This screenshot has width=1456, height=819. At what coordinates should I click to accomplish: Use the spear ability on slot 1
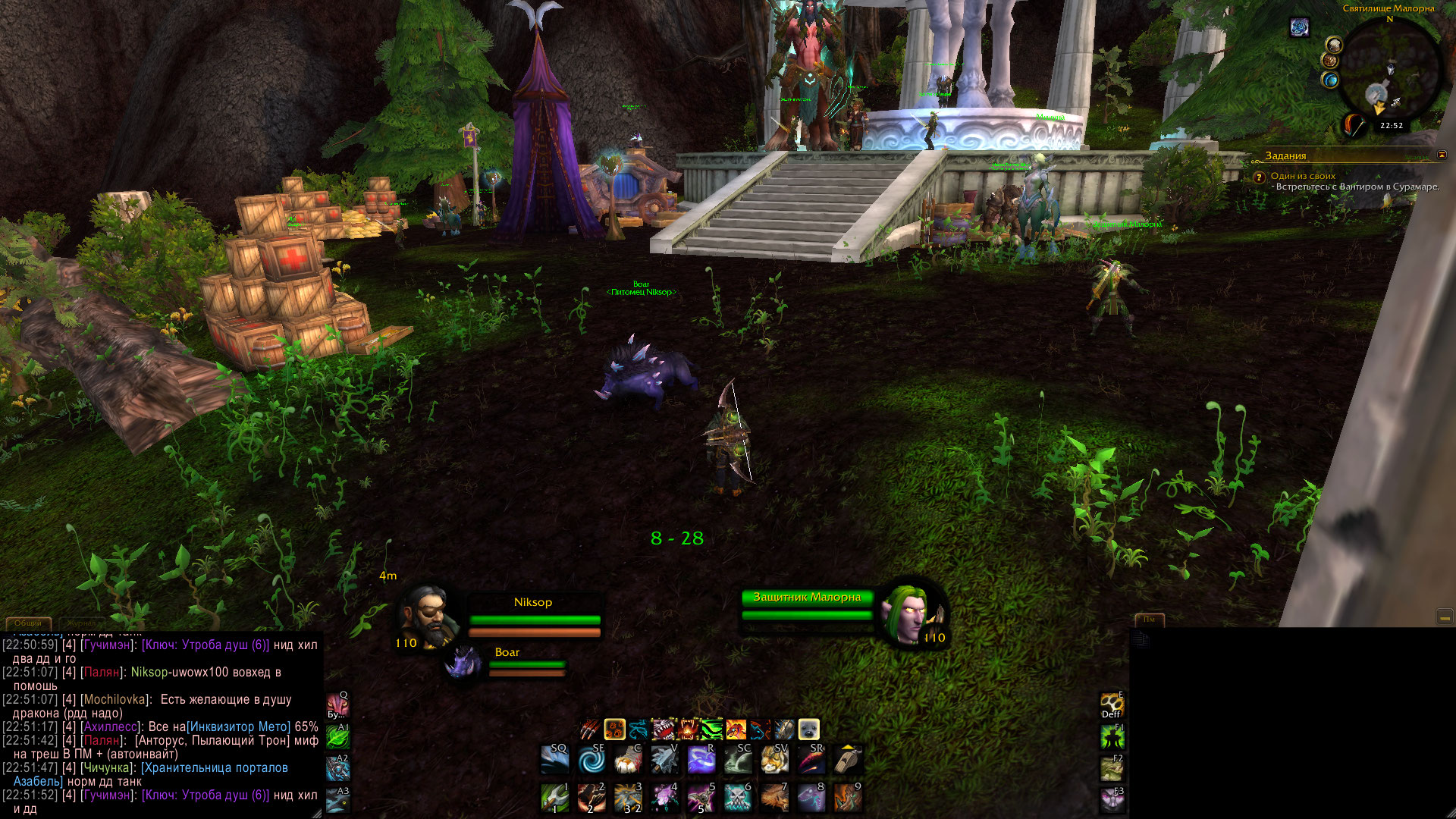pyautogui.click(x=555, y=798)
